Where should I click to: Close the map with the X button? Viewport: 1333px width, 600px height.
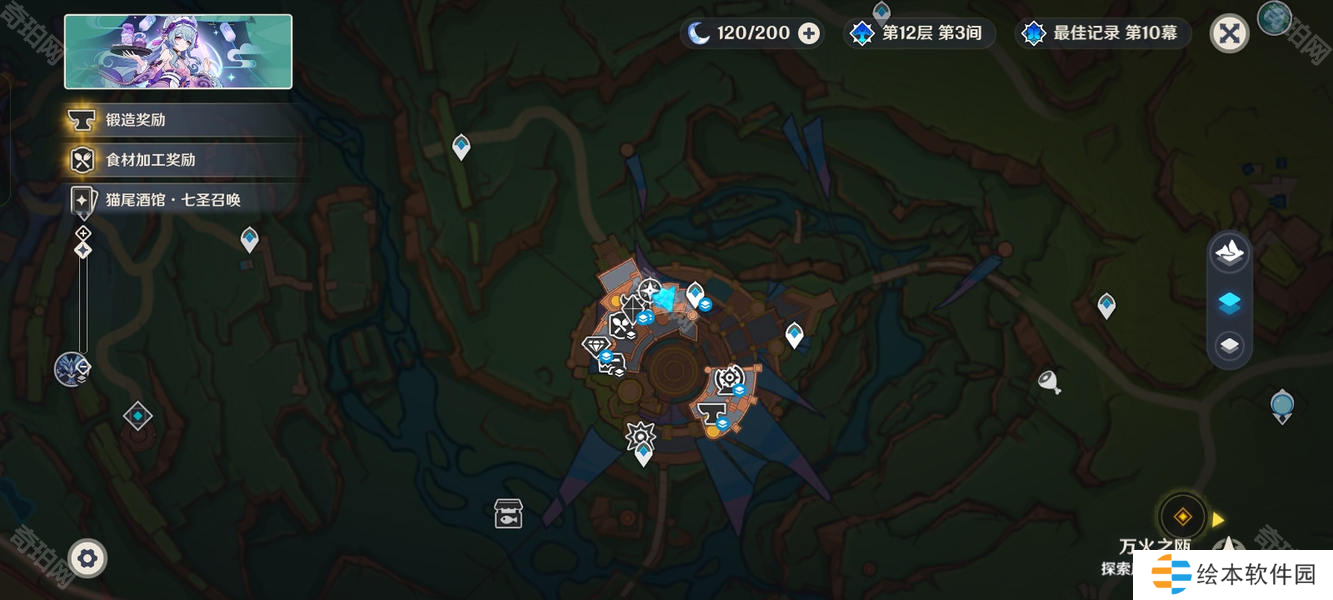[1229, 34]
